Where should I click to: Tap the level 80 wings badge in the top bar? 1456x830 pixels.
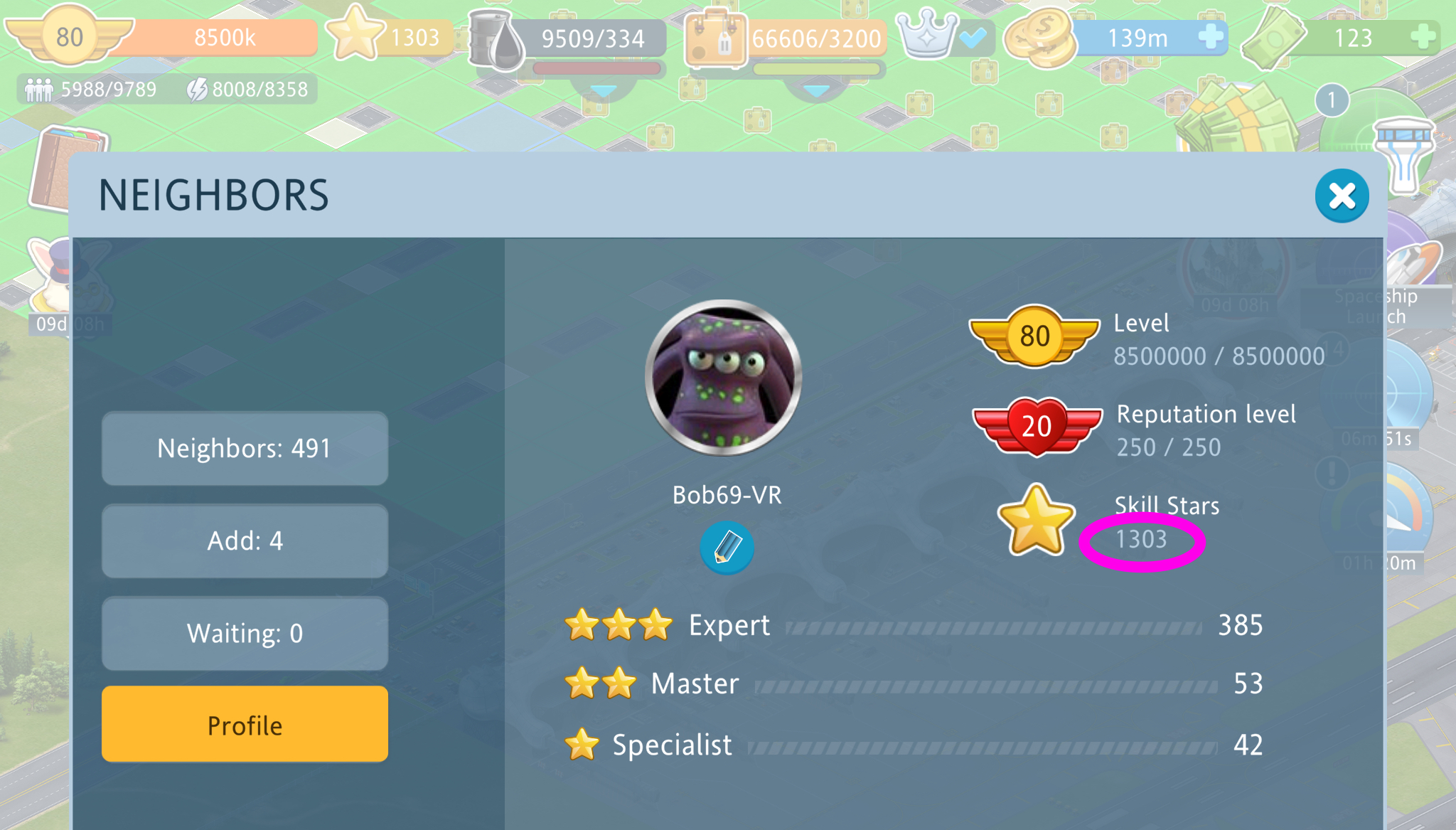tap(69, 37)
